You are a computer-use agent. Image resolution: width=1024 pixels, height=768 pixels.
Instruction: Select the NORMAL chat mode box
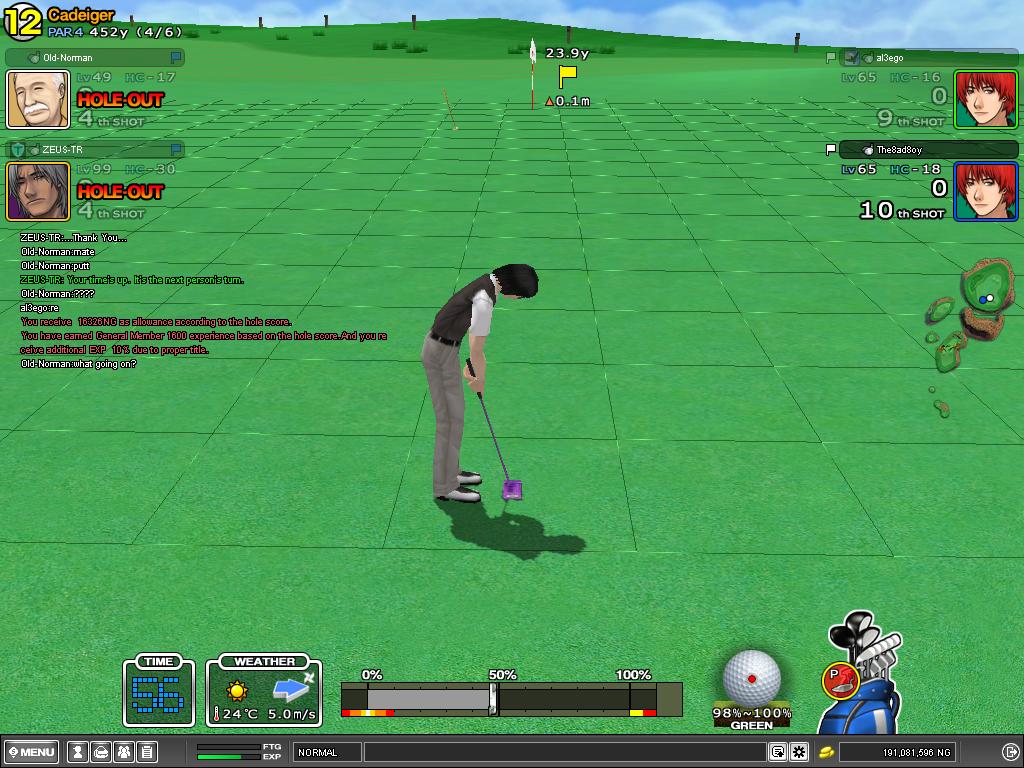pyautogui.click(x=326, y=752)
